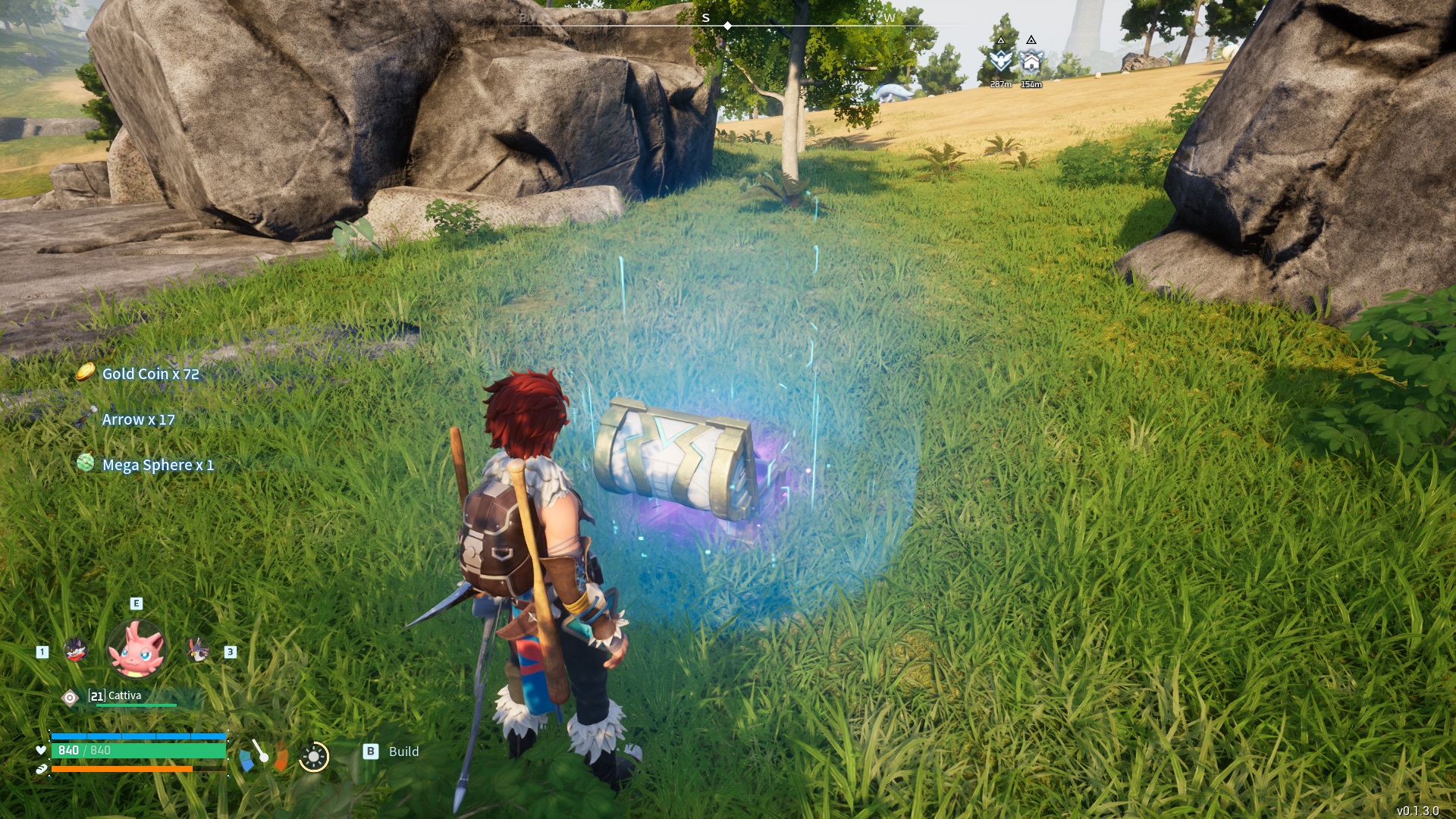The height and width of the screenshot is (819, 1456).
Task: Click the temperature gauge dial
Action: coord(264,757)
